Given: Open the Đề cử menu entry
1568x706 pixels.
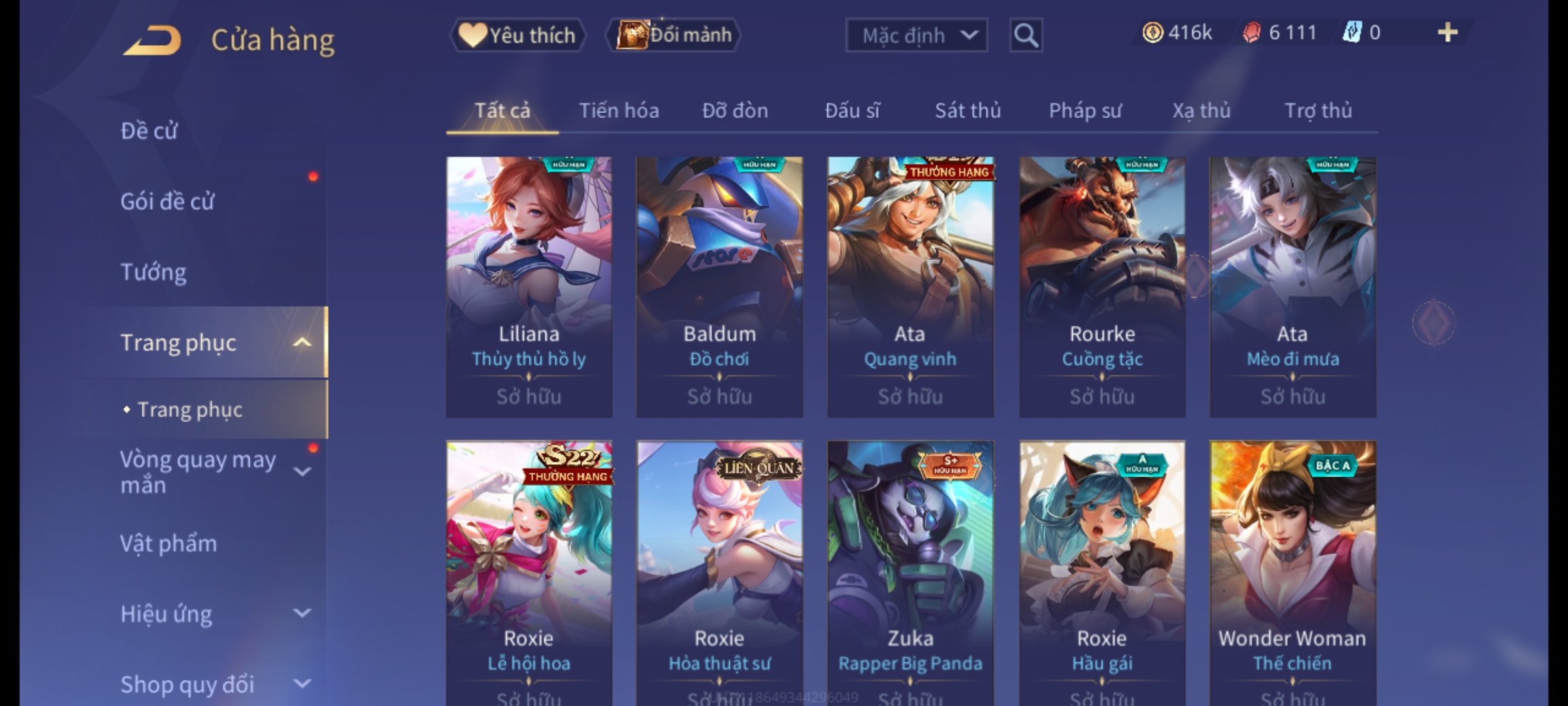Looking at the screenshot, I should [149, 131].
